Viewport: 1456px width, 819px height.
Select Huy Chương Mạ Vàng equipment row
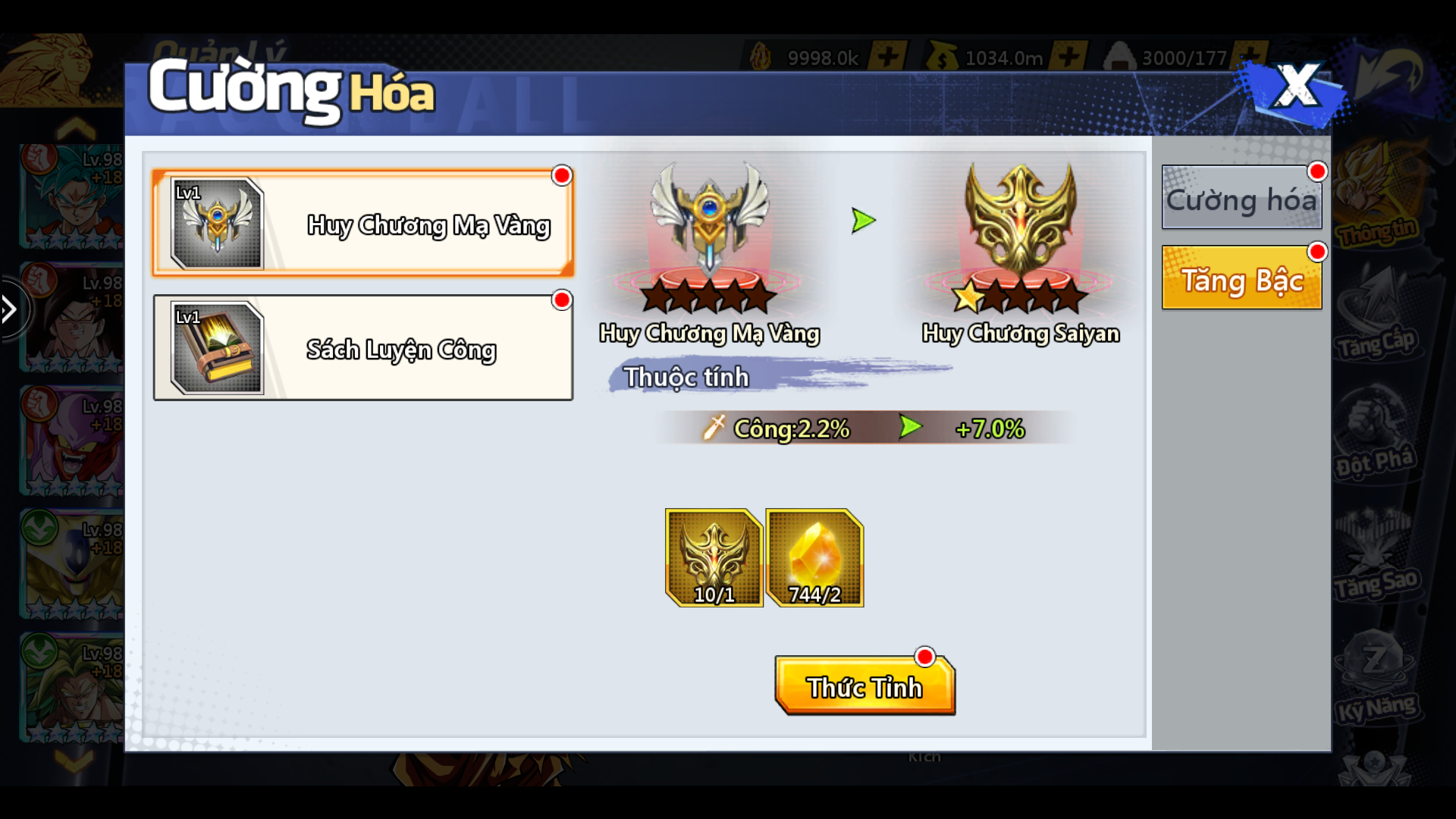click(x=362, y=223)
